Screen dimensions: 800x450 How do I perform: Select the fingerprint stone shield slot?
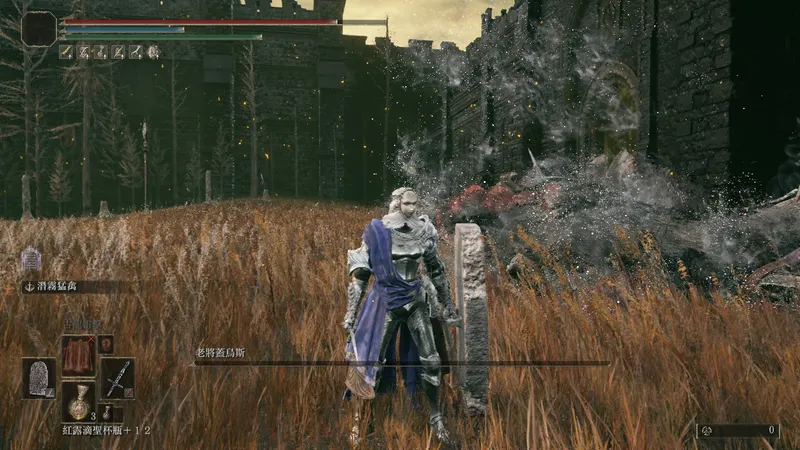[39, 378]
